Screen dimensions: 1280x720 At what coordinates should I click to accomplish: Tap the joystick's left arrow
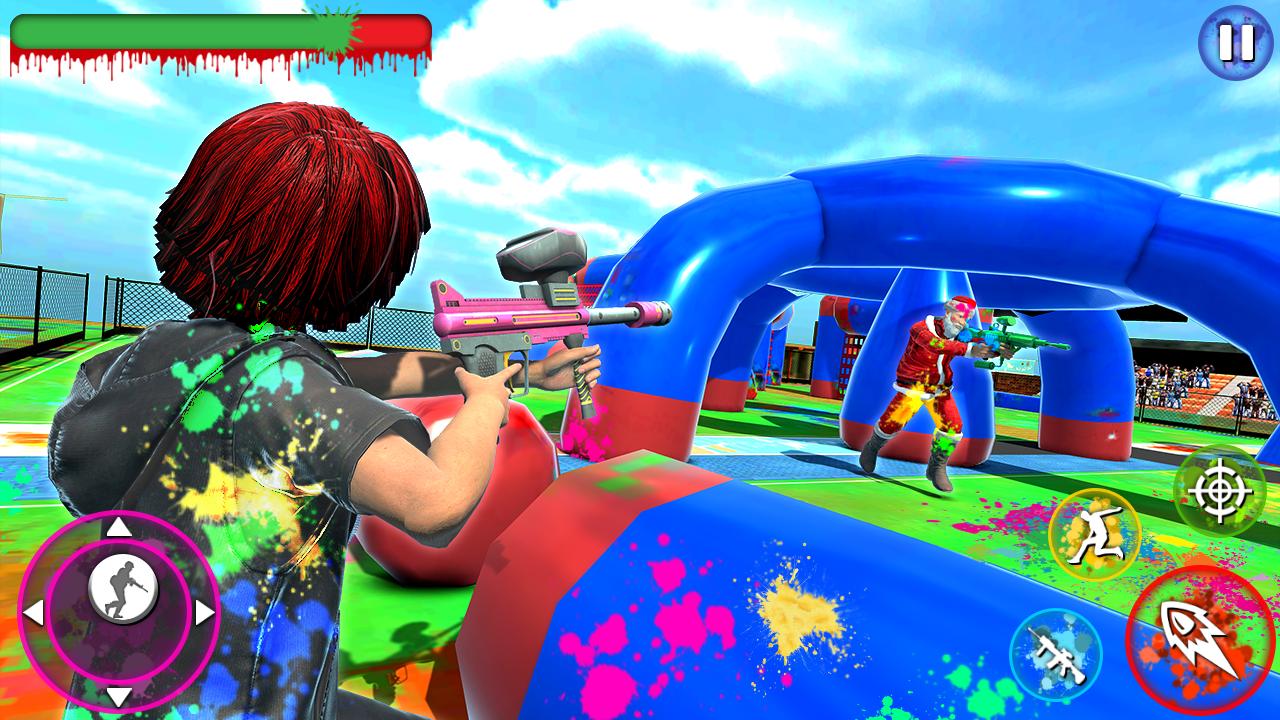point(33,612)
